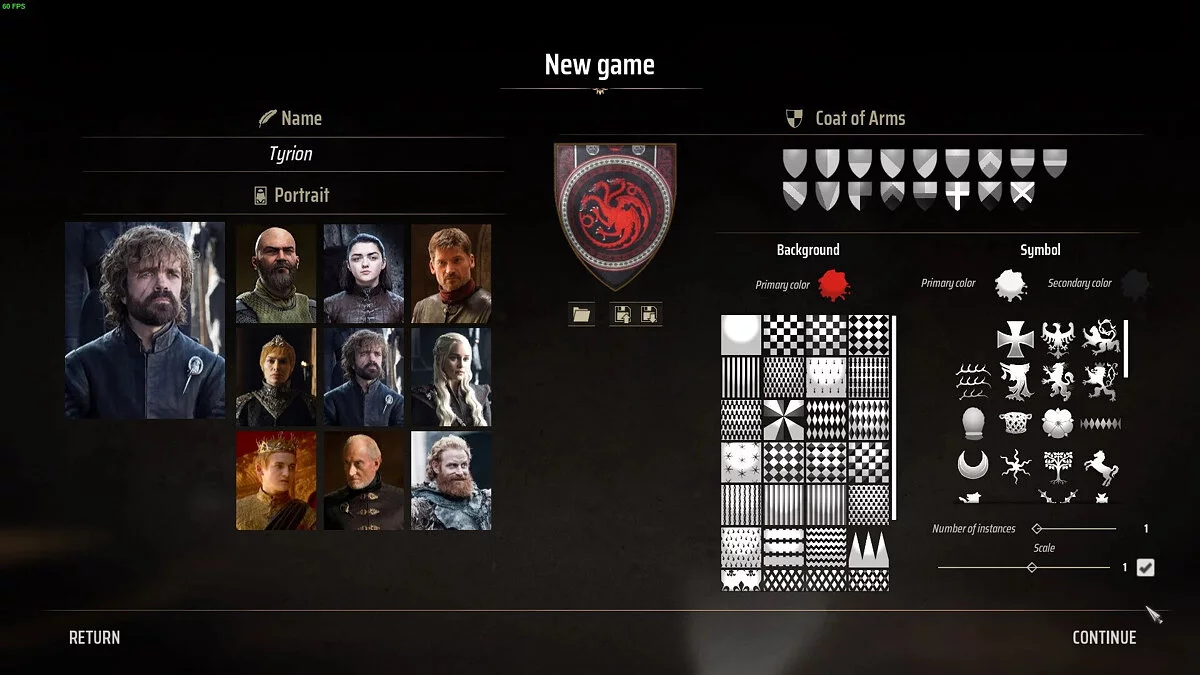The image size is (1200, 675).
Task: Adjust the Number of instances slider
Action: [1037, 528]
